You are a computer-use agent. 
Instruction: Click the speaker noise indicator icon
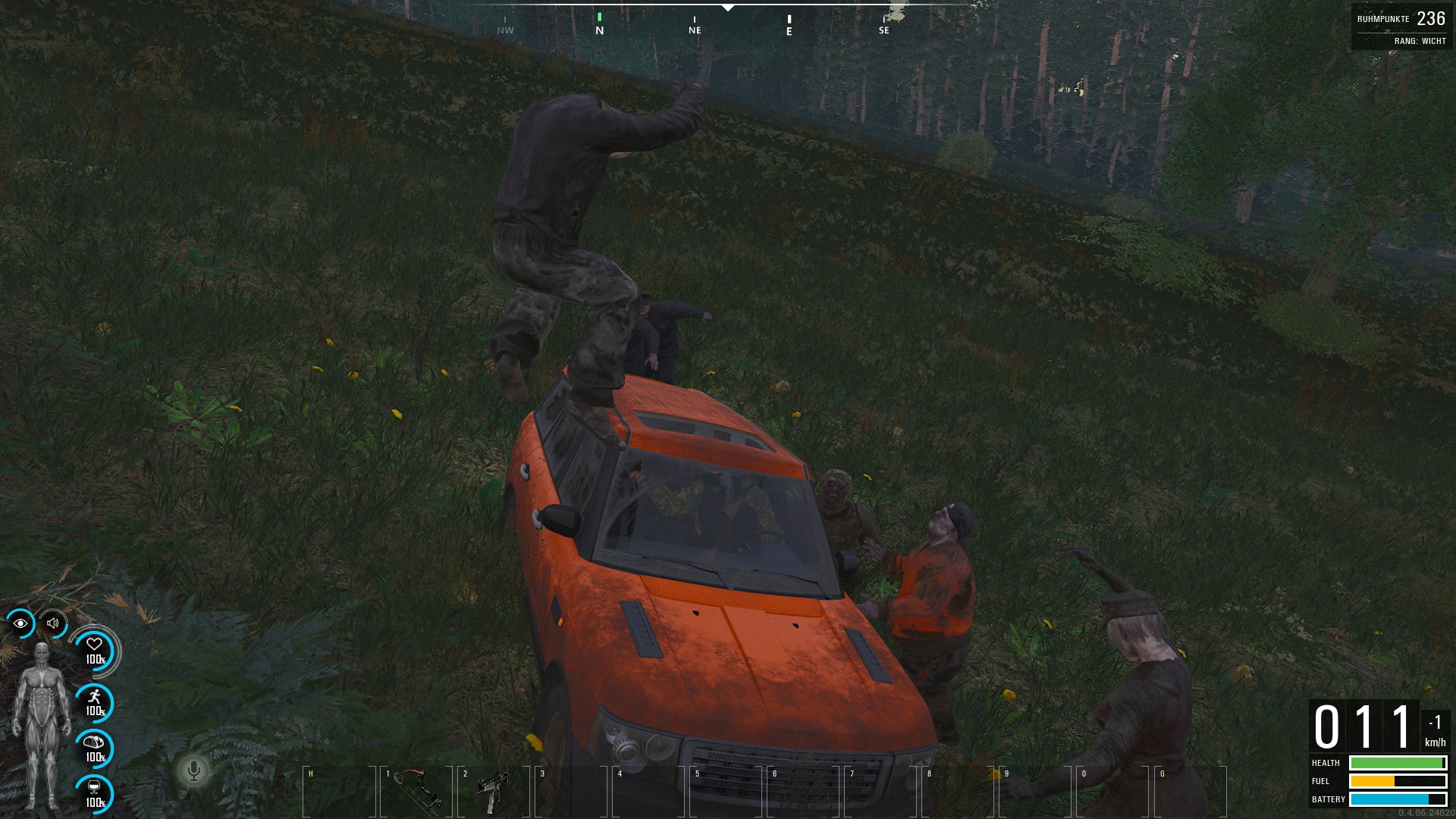coord(53,623)
